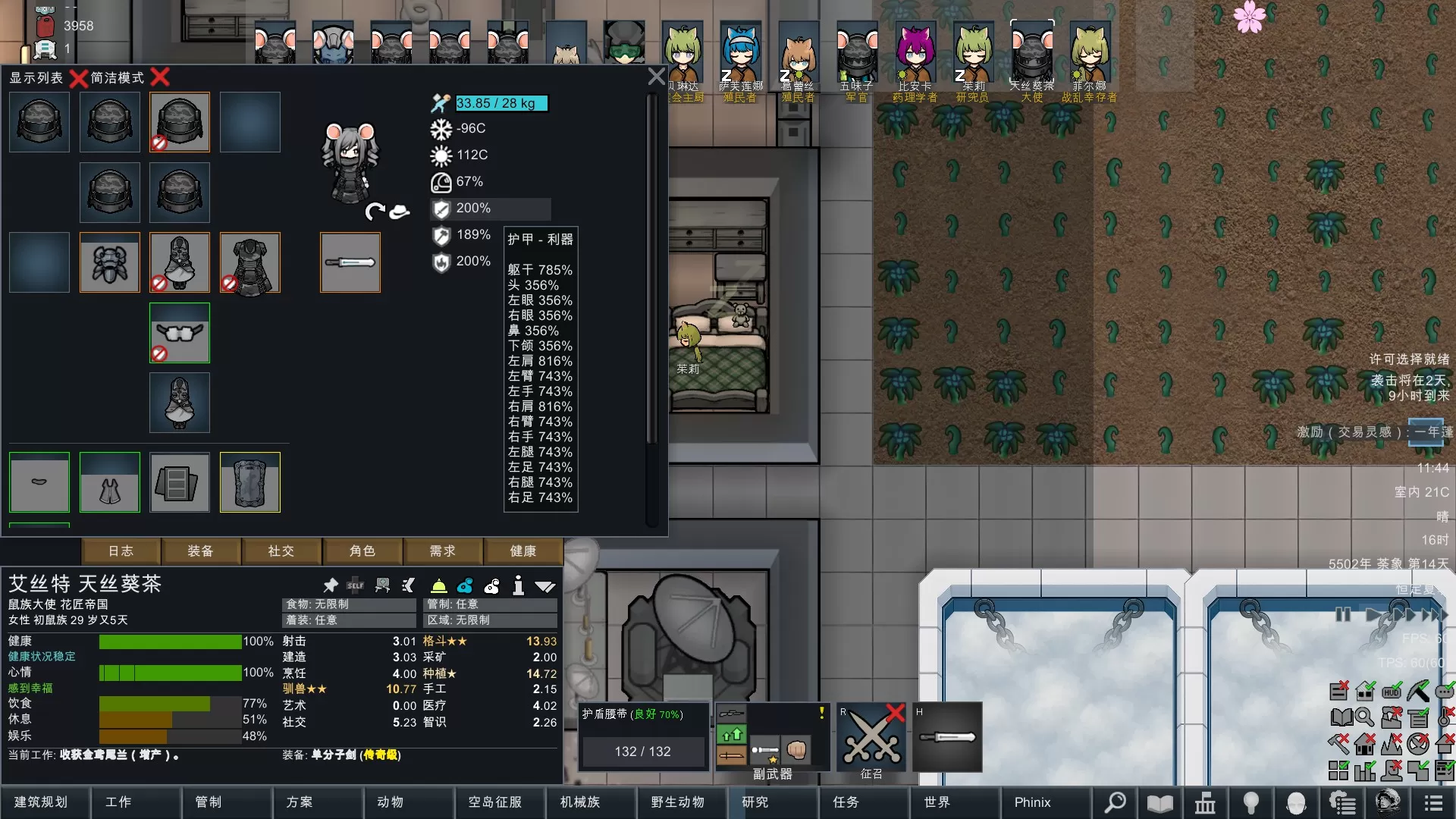Switch to the 健康 tab

[523, 551]
